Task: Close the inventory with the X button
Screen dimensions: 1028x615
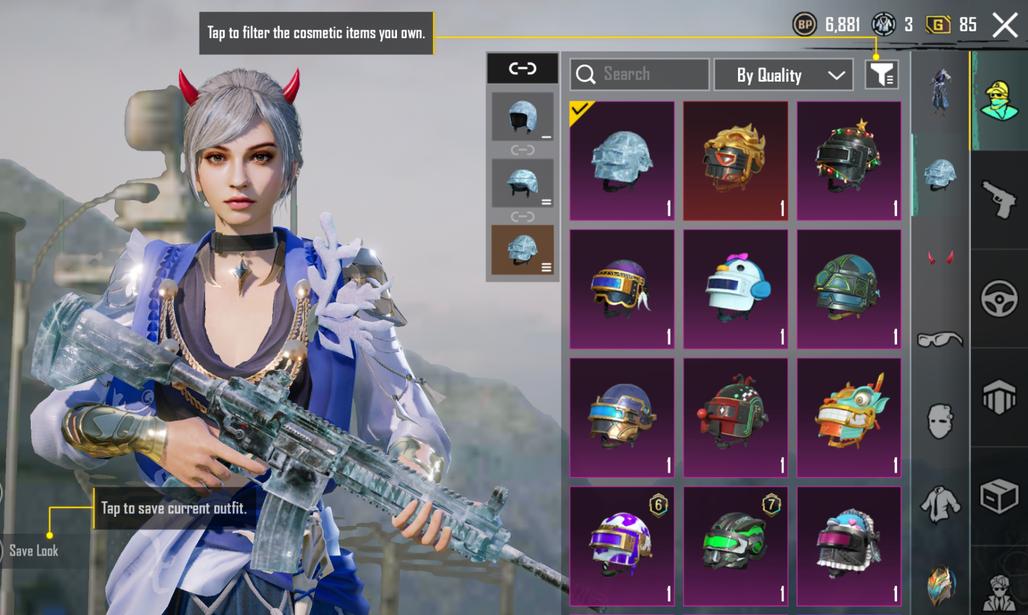Action: click(1005, 25)
